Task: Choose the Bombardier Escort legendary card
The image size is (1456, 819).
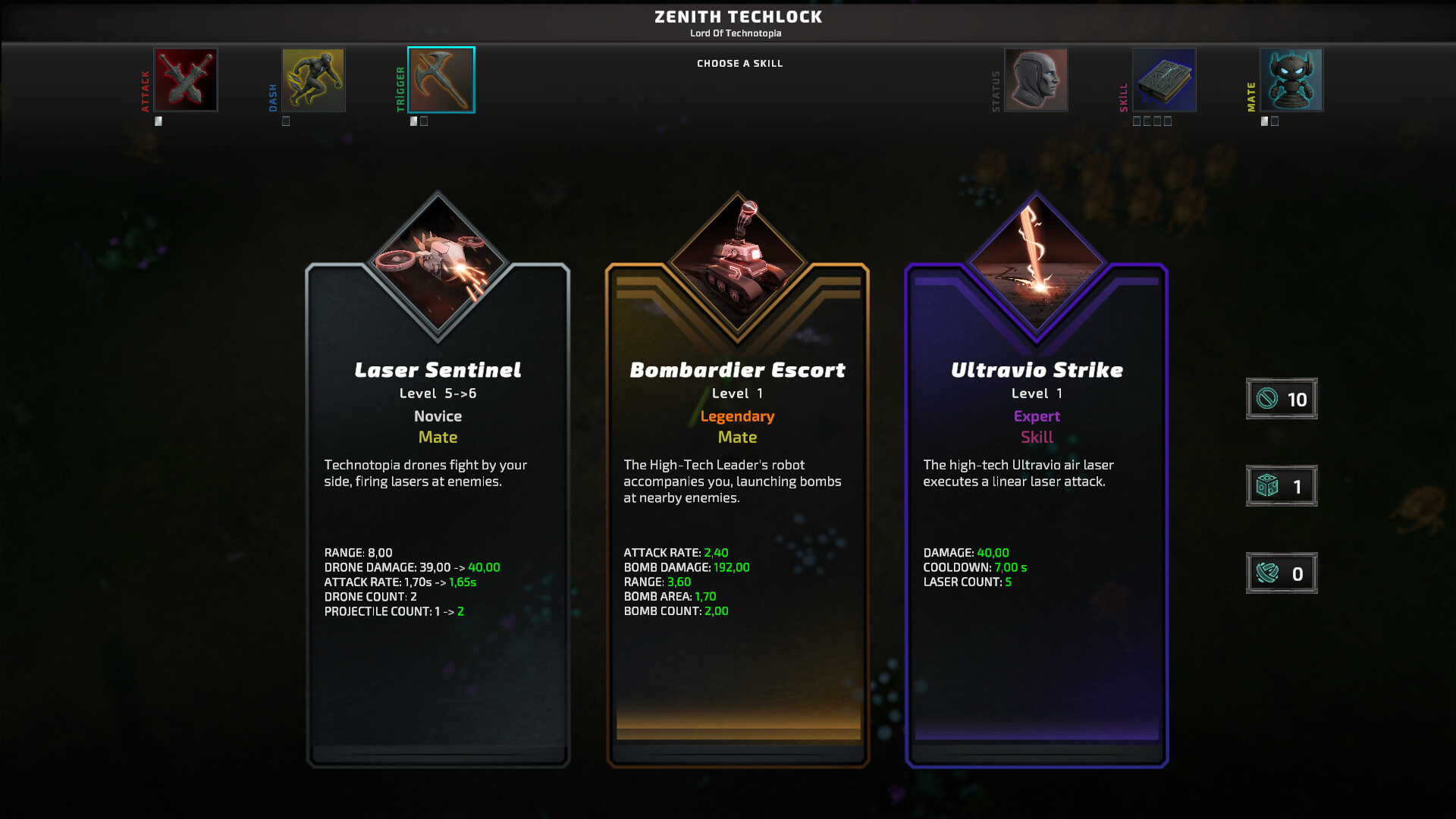Action: tap(736, 531)
